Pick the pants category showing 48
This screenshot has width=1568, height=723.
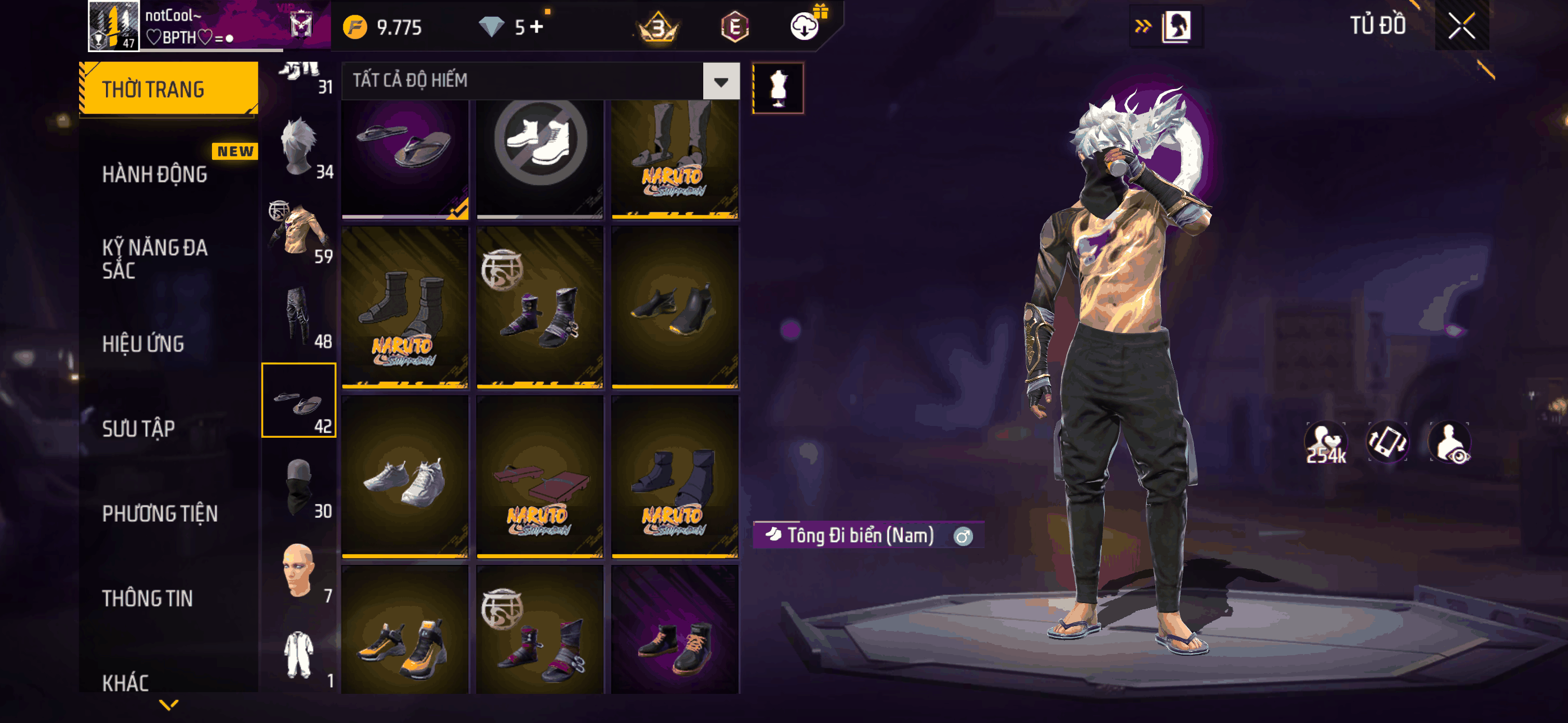(299, 318)
